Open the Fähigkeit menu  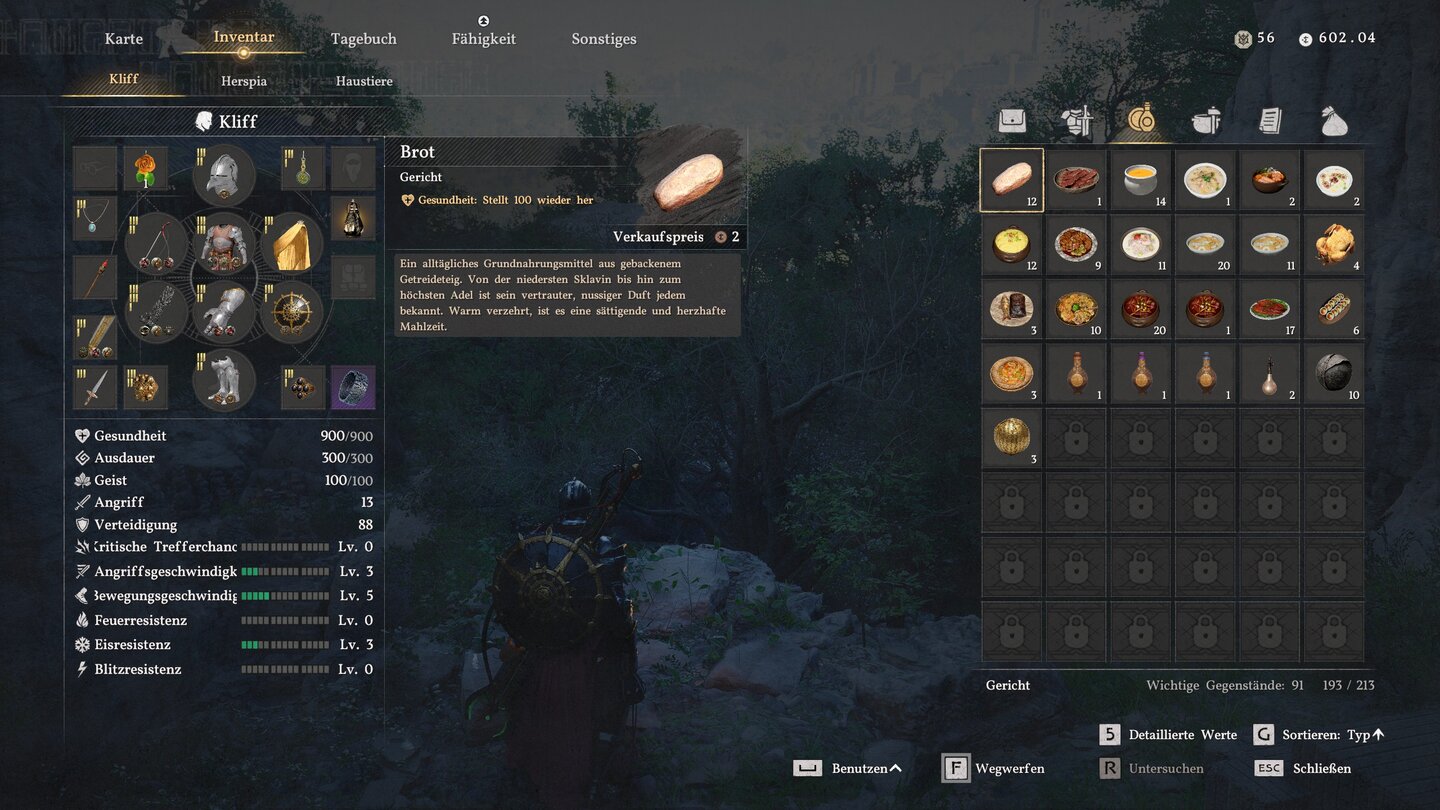(484, 39)
